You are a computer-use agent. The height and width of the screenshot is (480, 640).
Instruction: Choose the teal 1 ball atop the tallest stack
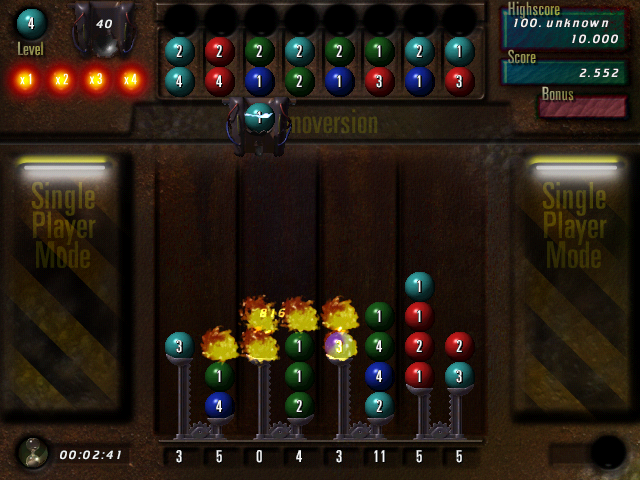click(x=419, y=286)
